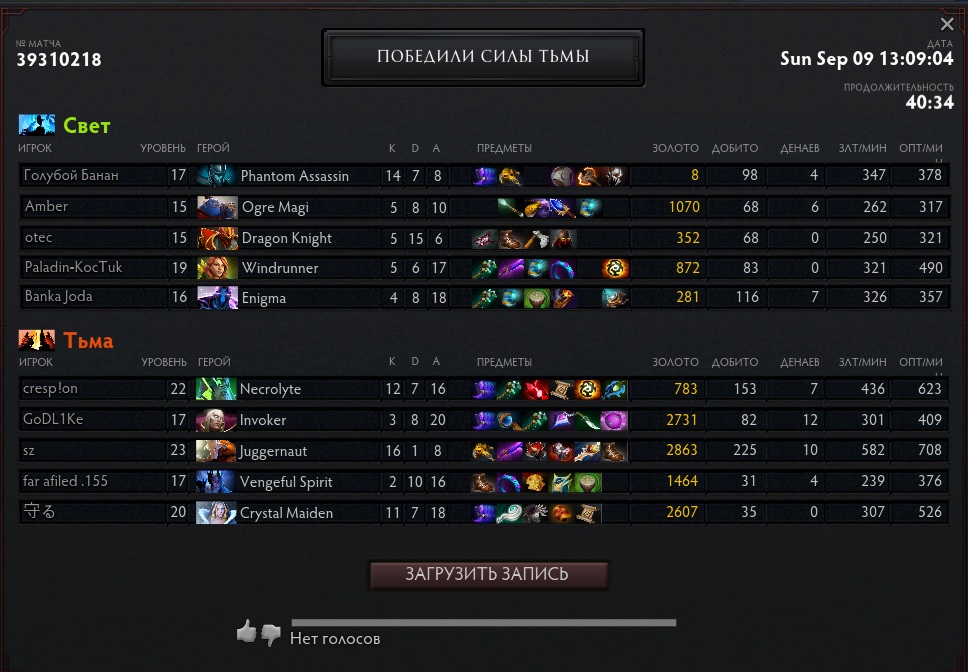Close the match results window
The height and width of the screenshot is (672, 968).
[x=947, y=24]
